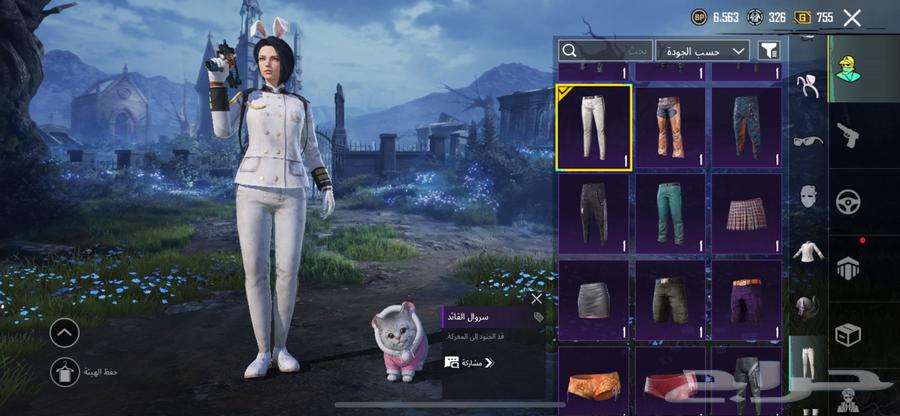This screenshot has height=416, width=900.
Task: Close the inventory screen with the X
Action: (x=852, y=17)
